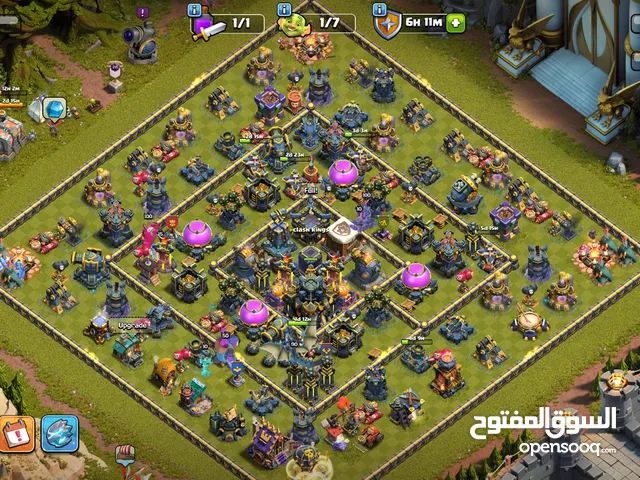Image resolution: width=640 pixels, height=480 pixels.
Task: Show info for the shield status
Action: [381, 8]
